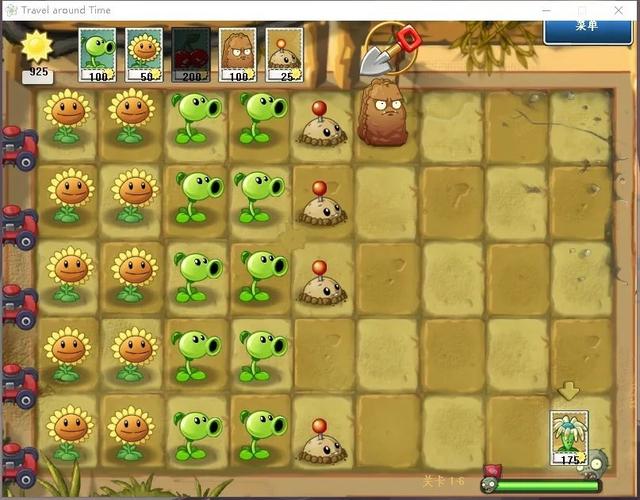Select the Wall-nut seed packet

(238, 54)
